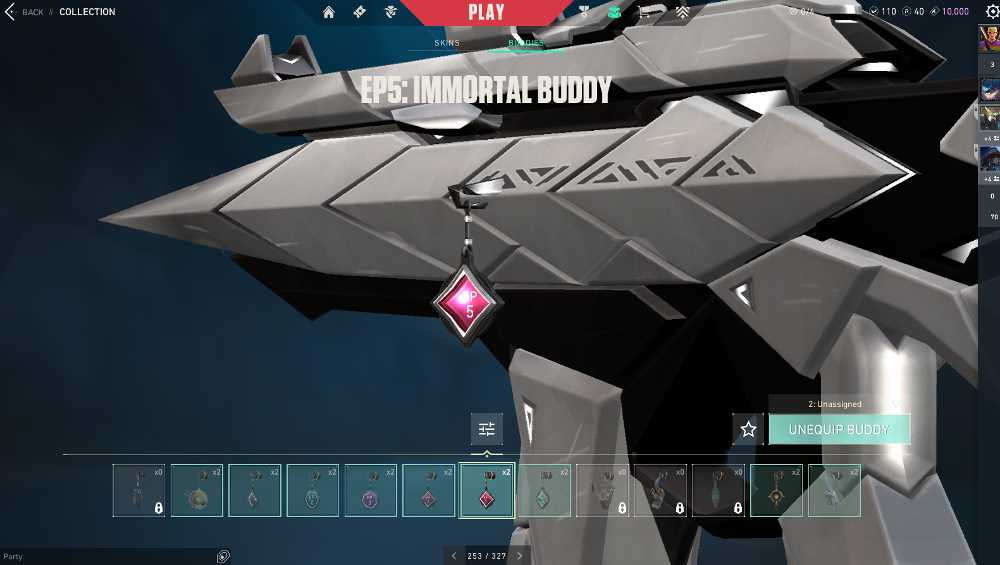Select the Buddies tab
Screen dimensions: 1000x565
point(526,43)
